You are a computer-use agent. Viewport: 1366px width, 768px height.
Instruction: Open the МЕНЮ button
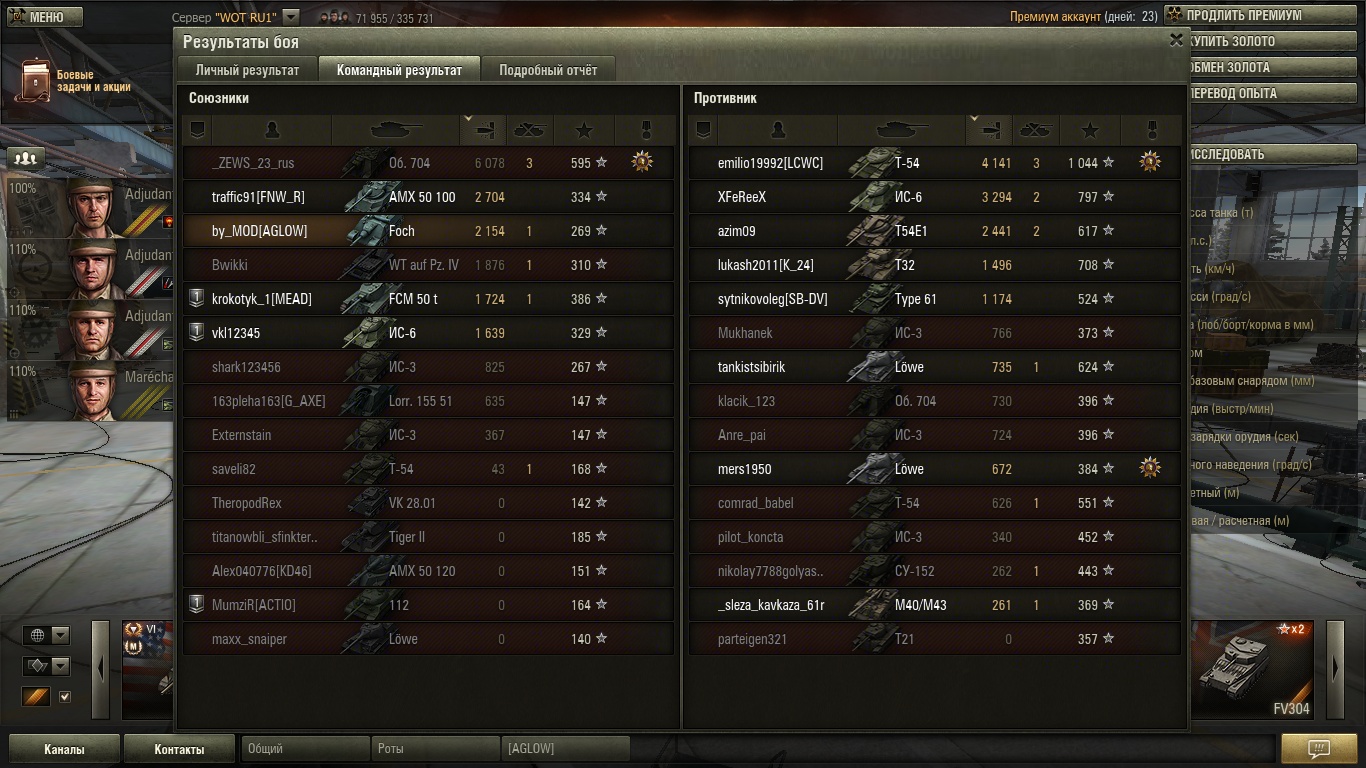[41, 17]
